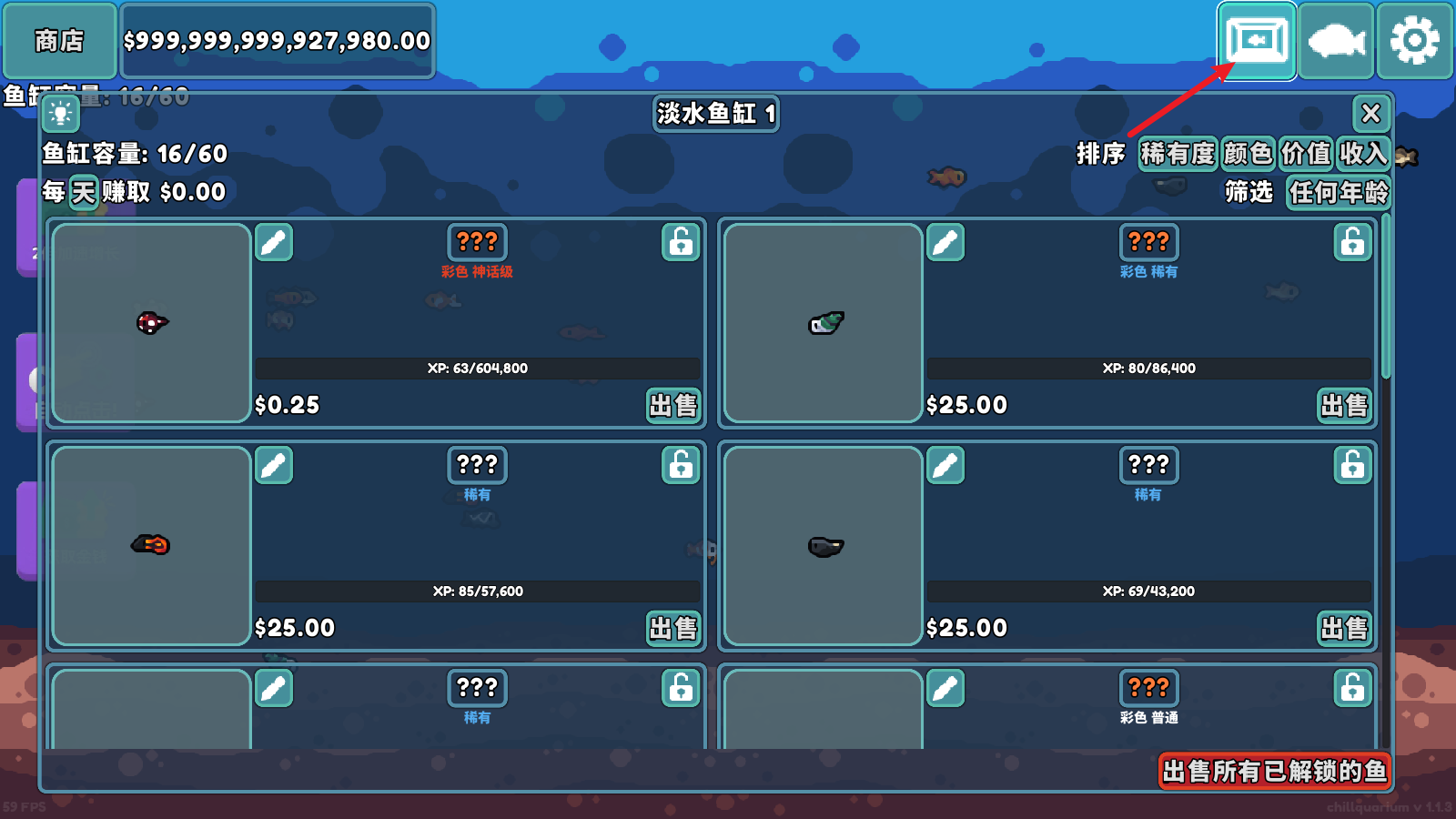Open the settings gear icon
Viewport: 1456px width, 819px height.
coord(1414,41)
